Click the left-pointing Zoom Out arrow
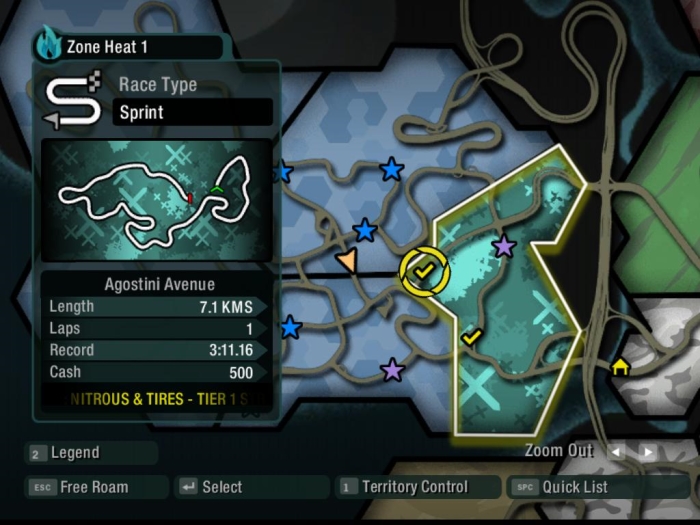This screenshot has height=525, width=700. coord(617,452)
